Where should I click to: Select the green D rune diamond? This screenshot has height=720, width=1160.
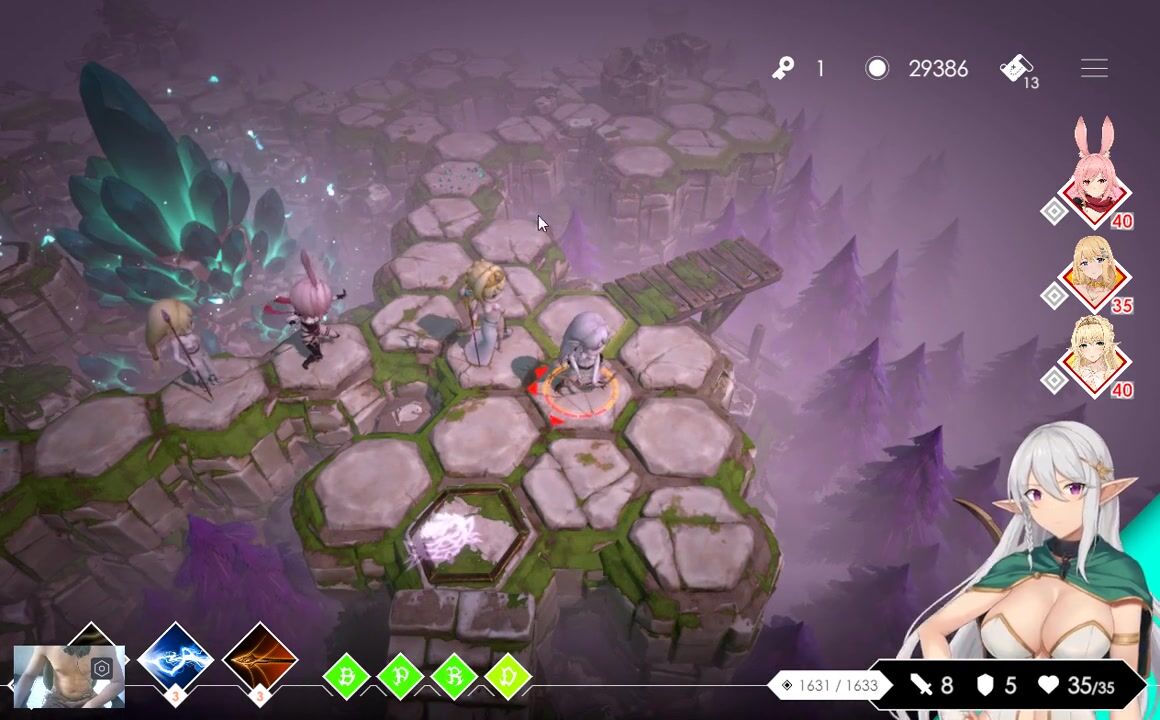tap(508, 677)
